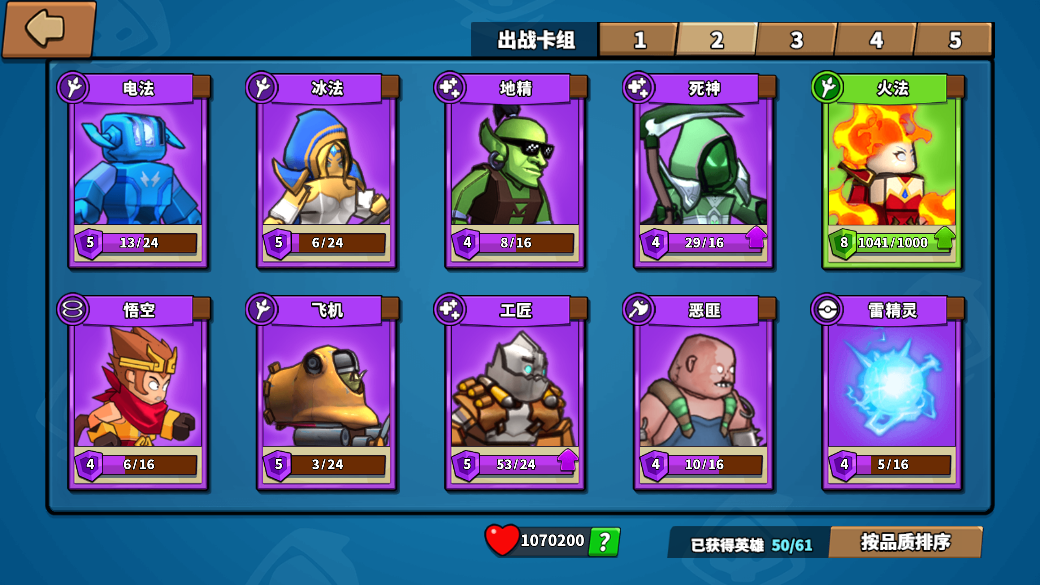Click the green question mark help button
Screen dimensions: 1040x585
[604, 542]
